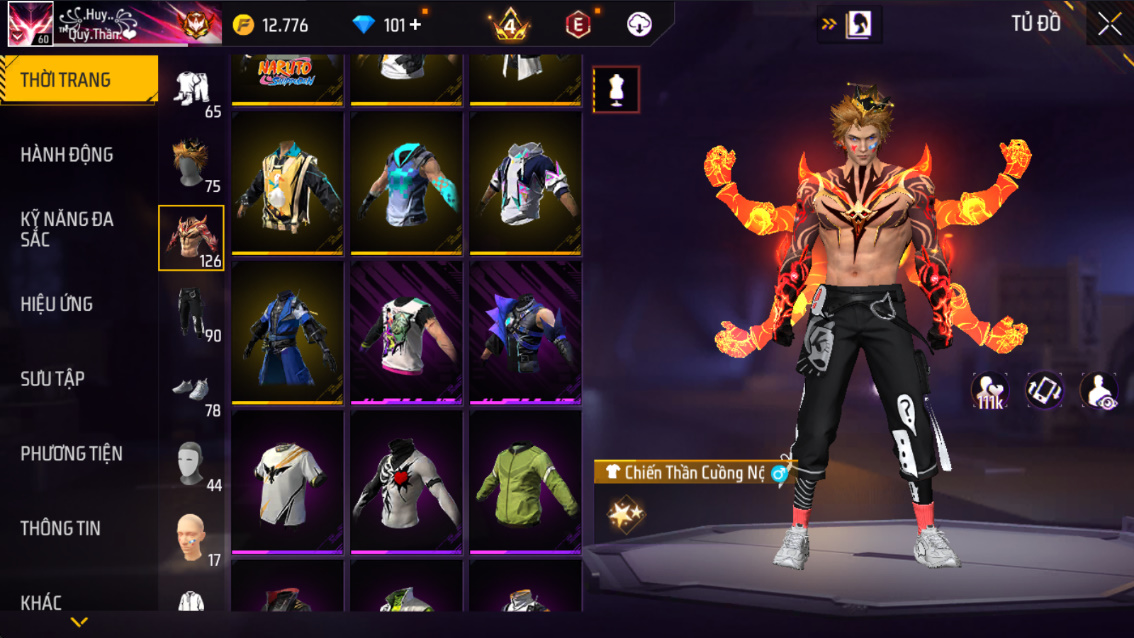1134x638 pixels.
Task: Pick the green hooded jacket outfit
Action: 525,482
